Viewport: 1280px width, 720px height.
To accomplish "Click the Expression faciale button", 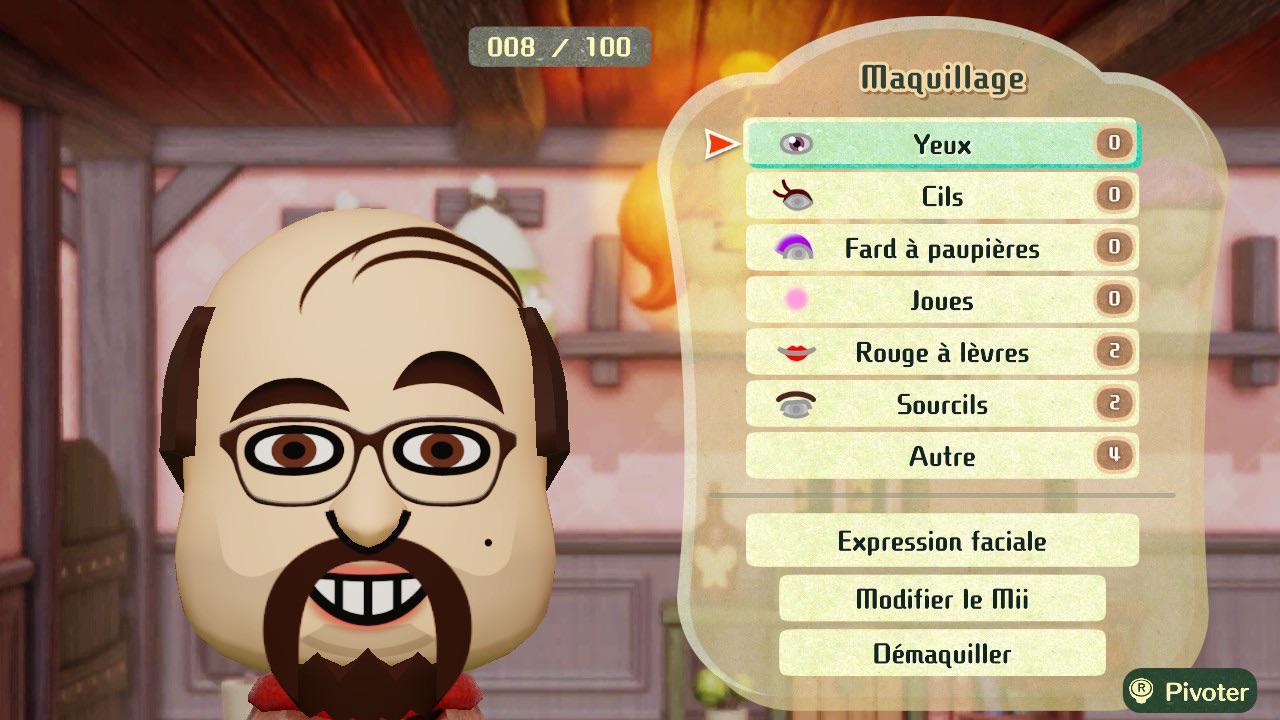I will click(941, 541).
